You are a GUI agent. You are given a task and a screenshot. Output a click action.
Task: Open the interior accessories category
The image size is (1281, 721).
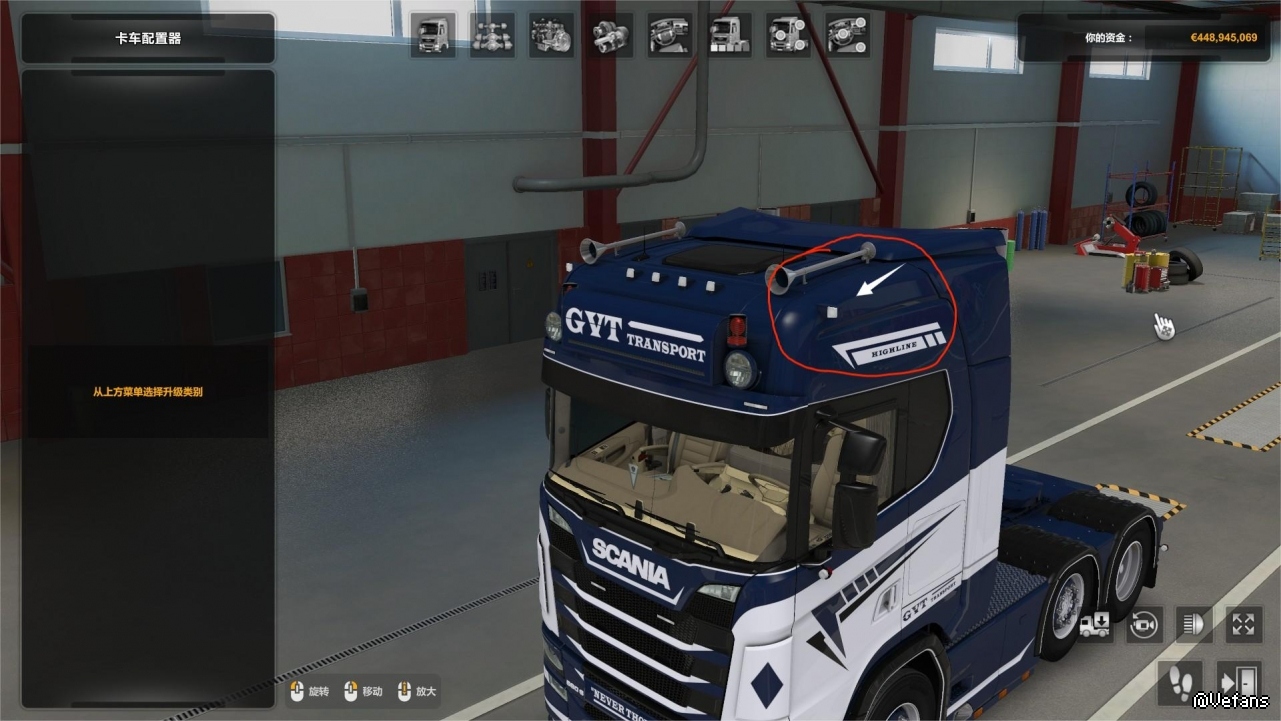pyautogui.click(x=848, y=36)
